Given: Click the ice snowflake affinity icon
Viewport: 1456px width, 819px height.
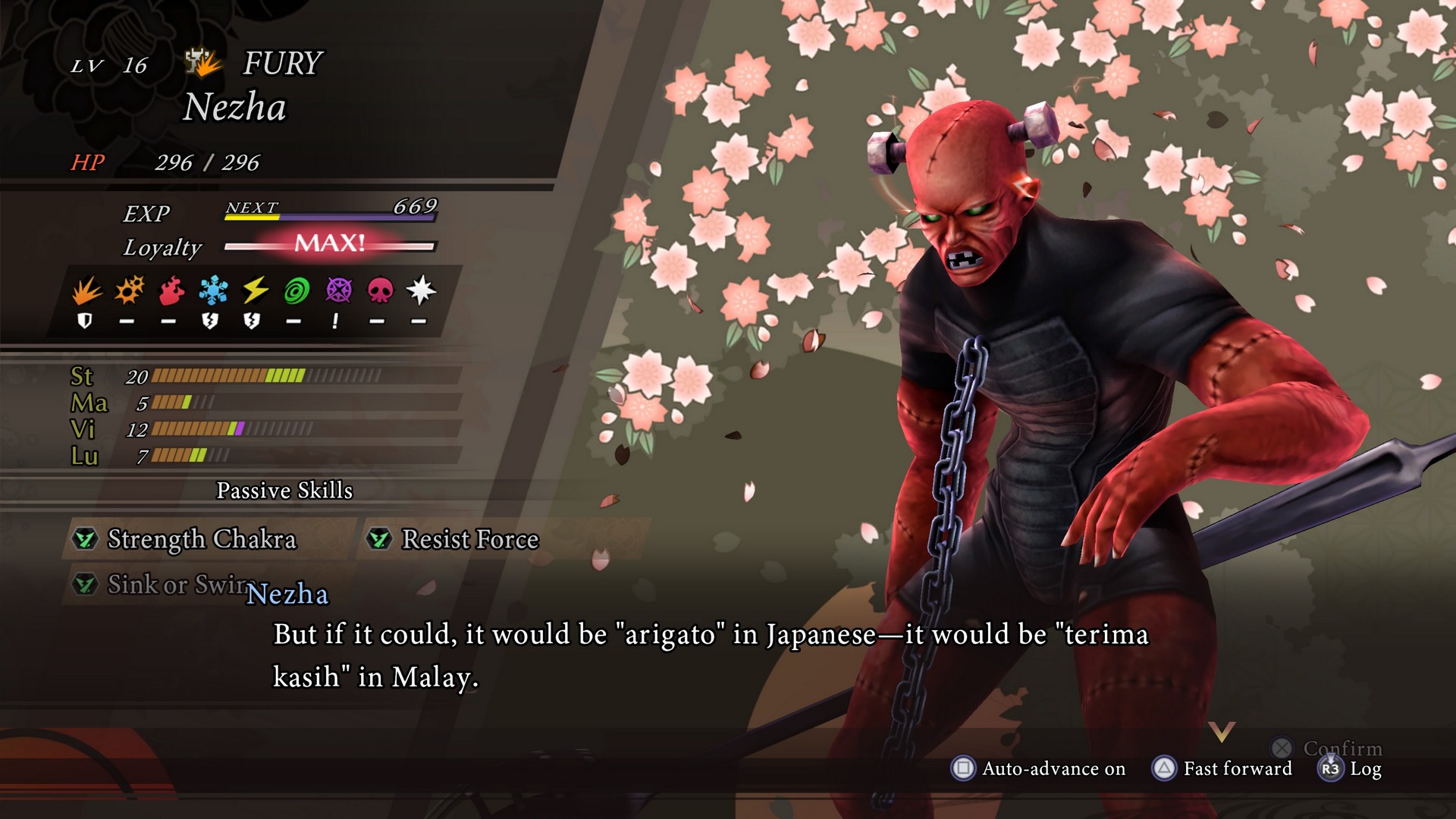Looking at the screenshot, I should click(213, 290).
